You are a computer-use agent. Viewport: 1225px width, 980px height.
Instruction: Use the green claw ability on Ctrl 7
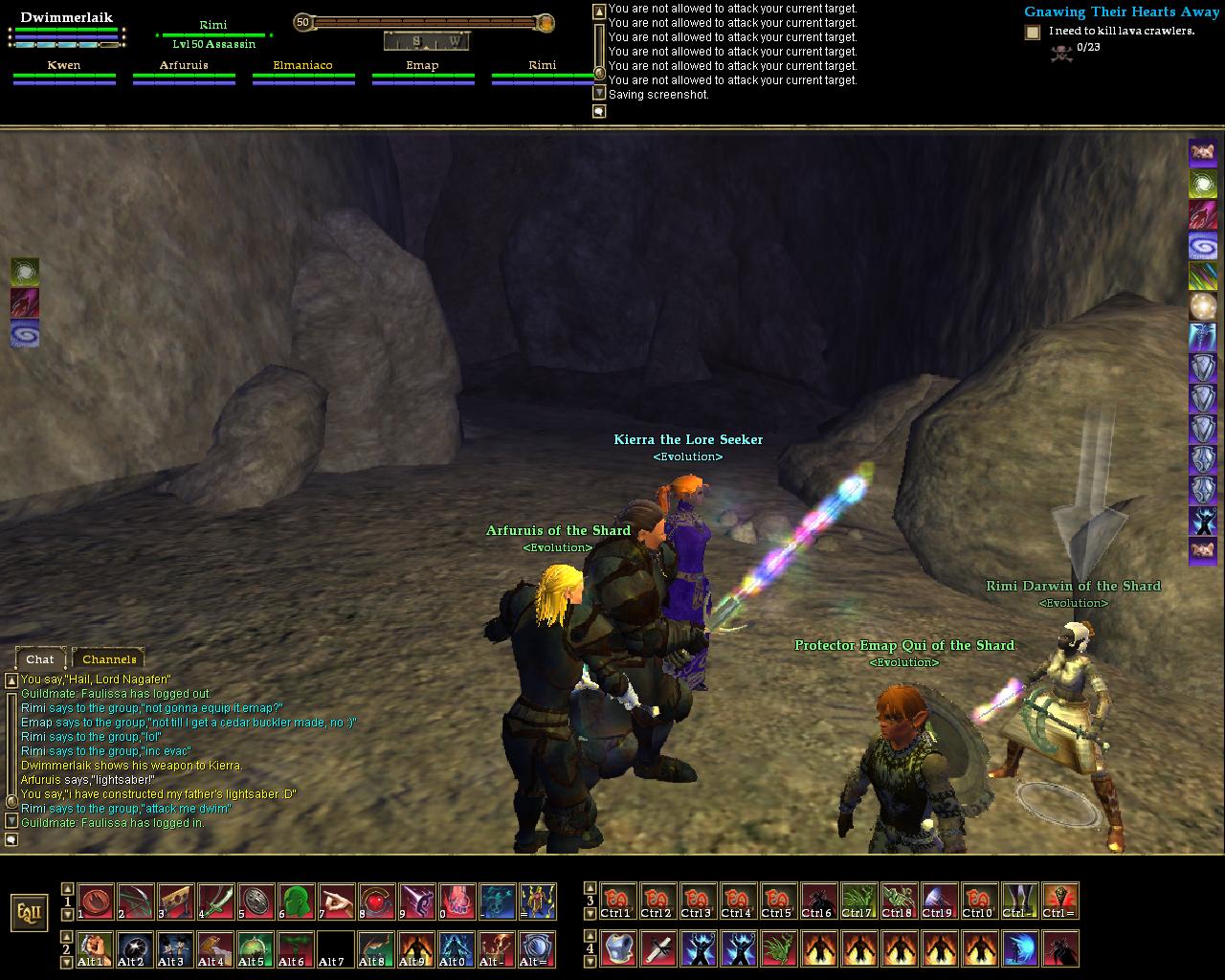(858, 902)
